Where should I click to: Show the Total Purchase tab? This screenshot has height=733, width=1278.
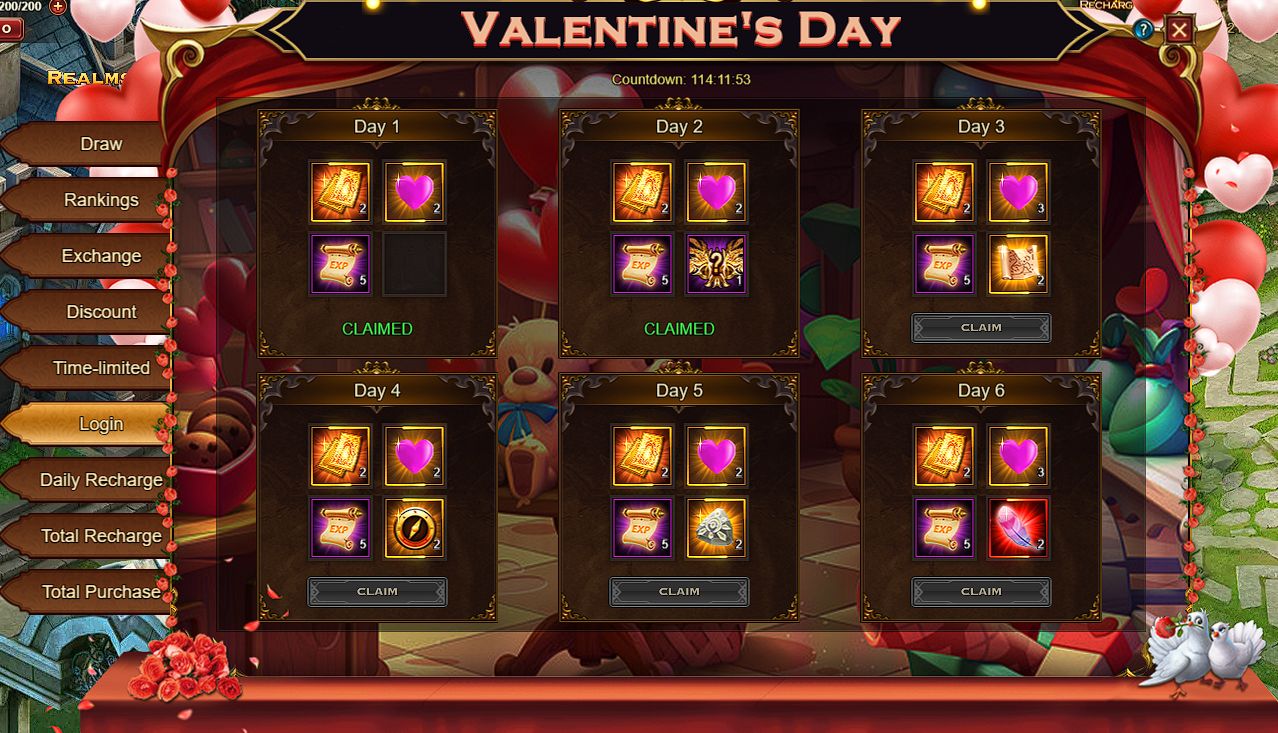(100, 592)
